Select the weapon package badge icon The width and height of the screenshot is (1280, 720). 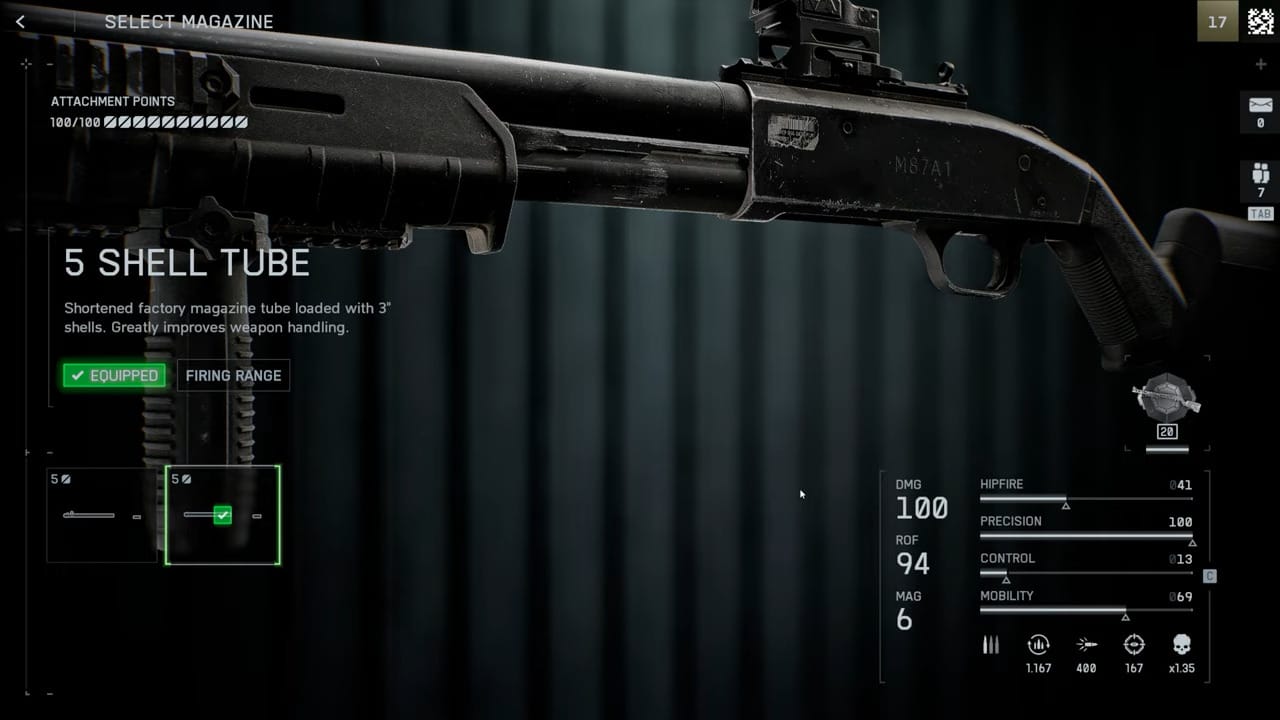click(1166, 399)
